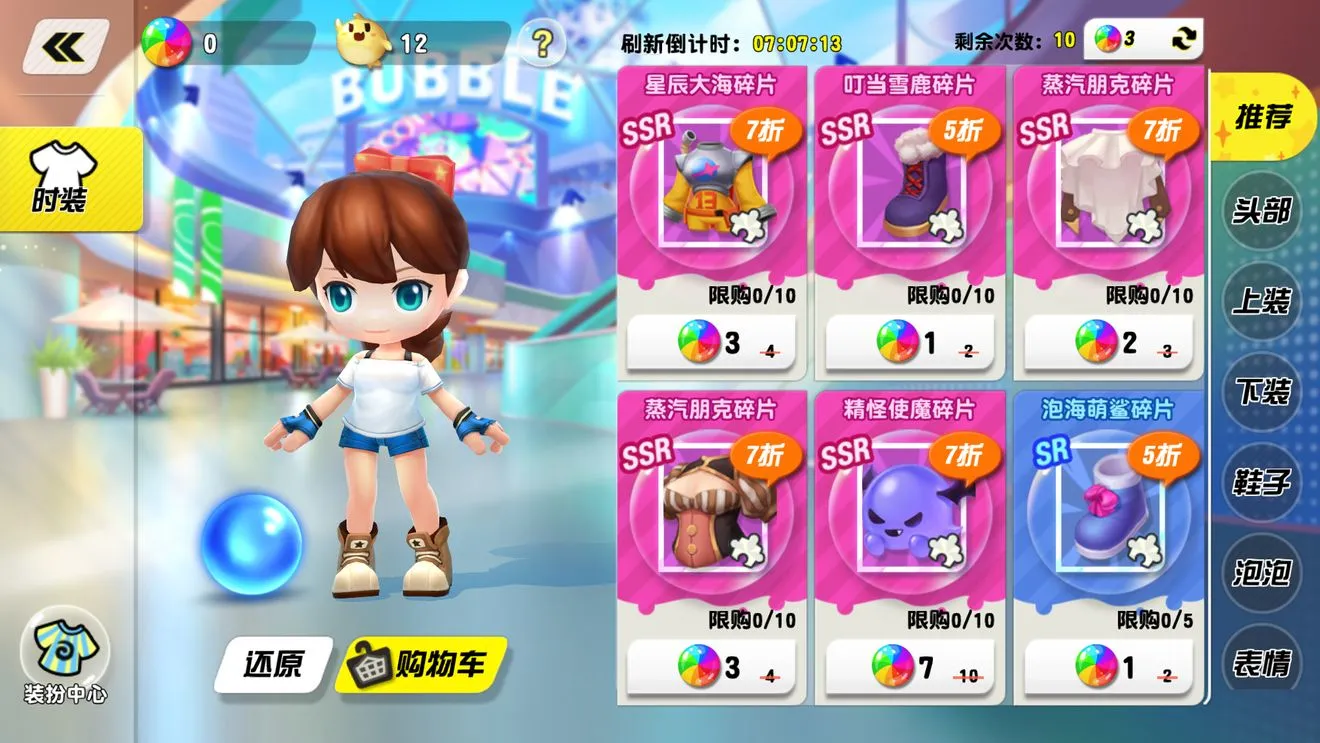Buy the 星辰大海碎片 SSR item
Screen dimensions: 1320x743
[x=710, y=343]
